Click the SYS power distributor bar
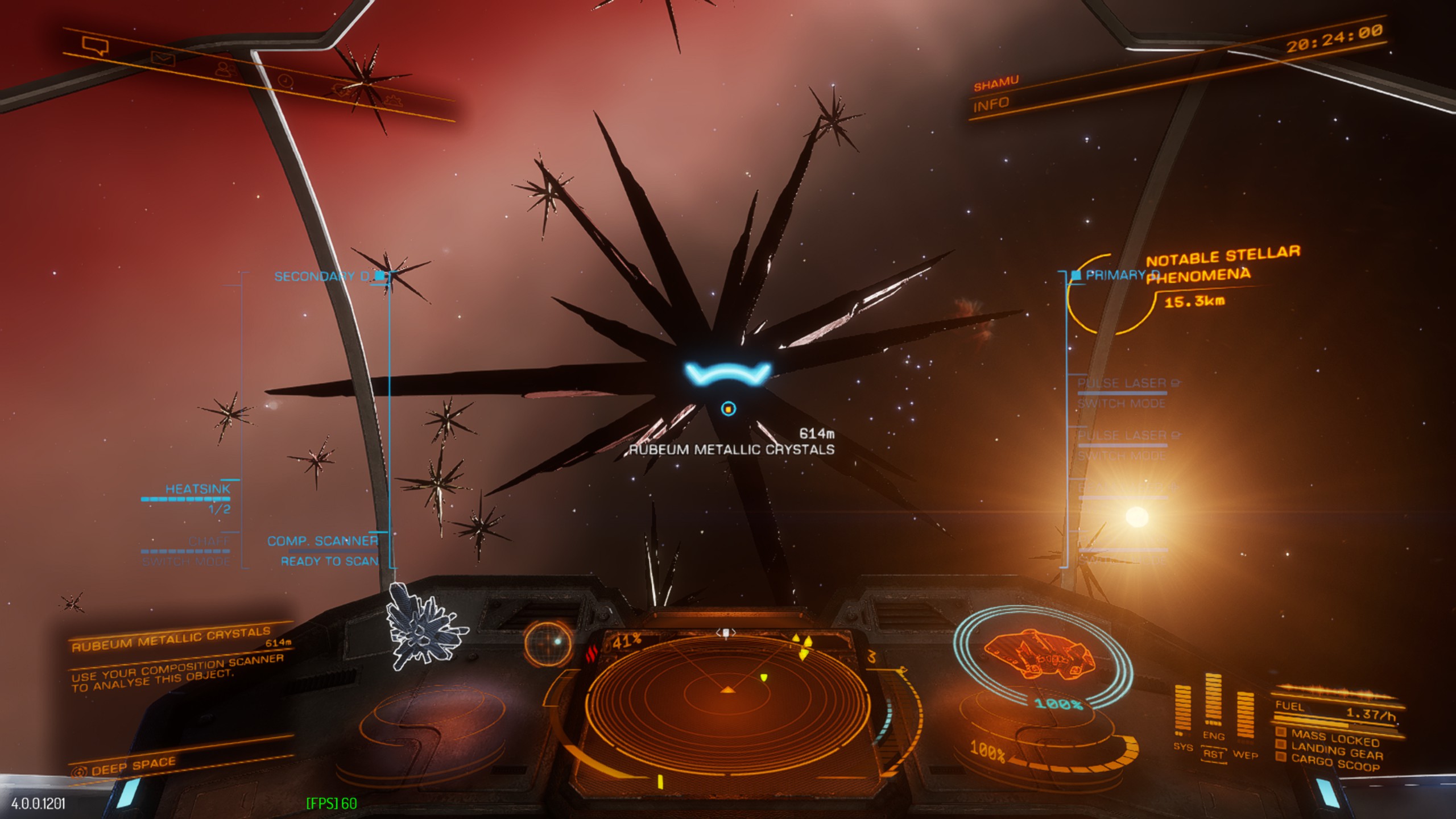Screen dimensions: 1456x819 (x=1182, y=711)
